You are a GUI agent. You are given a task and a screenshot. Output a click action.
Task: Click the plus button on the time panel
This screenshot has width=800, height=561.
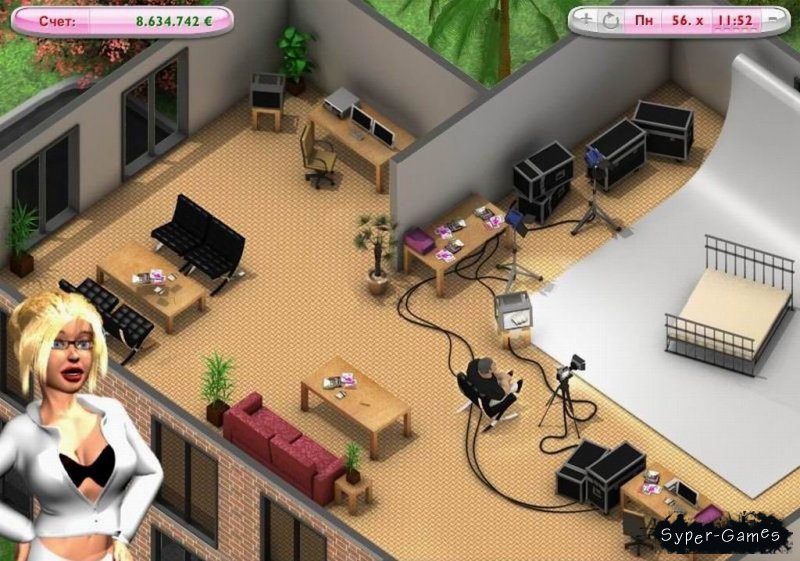click(x=584, y=19)
